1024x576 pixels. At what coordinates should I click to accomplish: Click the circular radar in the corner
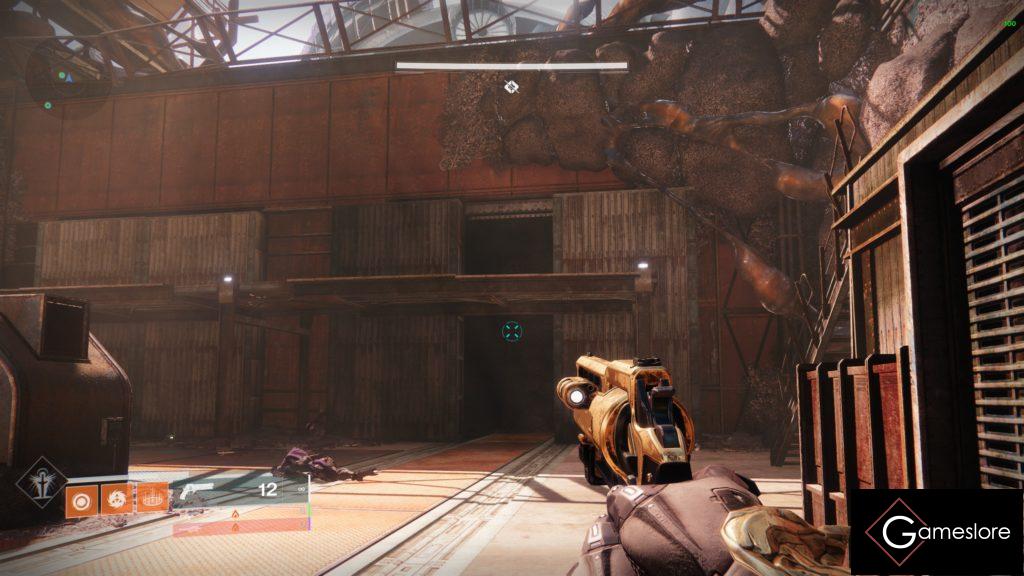(67, 73)
